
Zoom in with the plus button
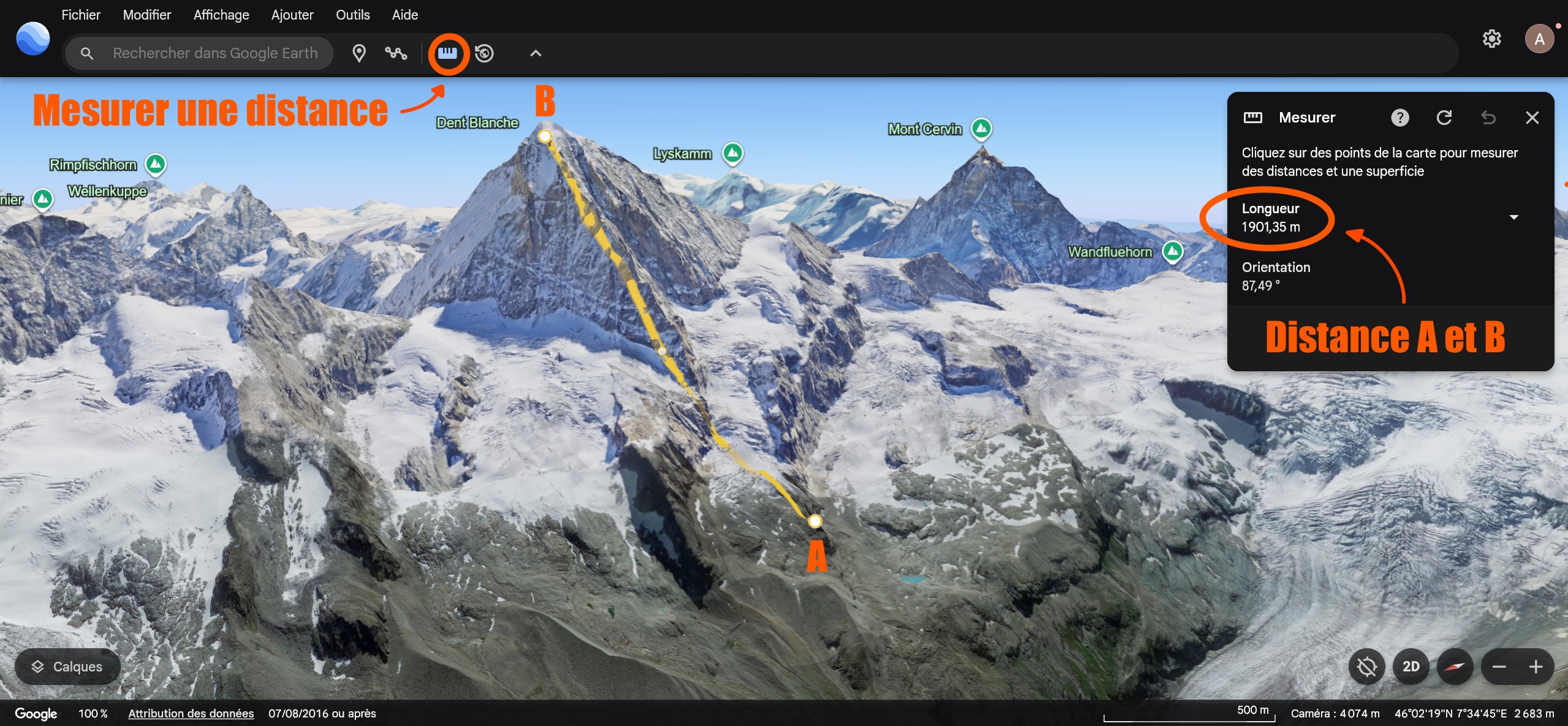tap(1536, 667)
